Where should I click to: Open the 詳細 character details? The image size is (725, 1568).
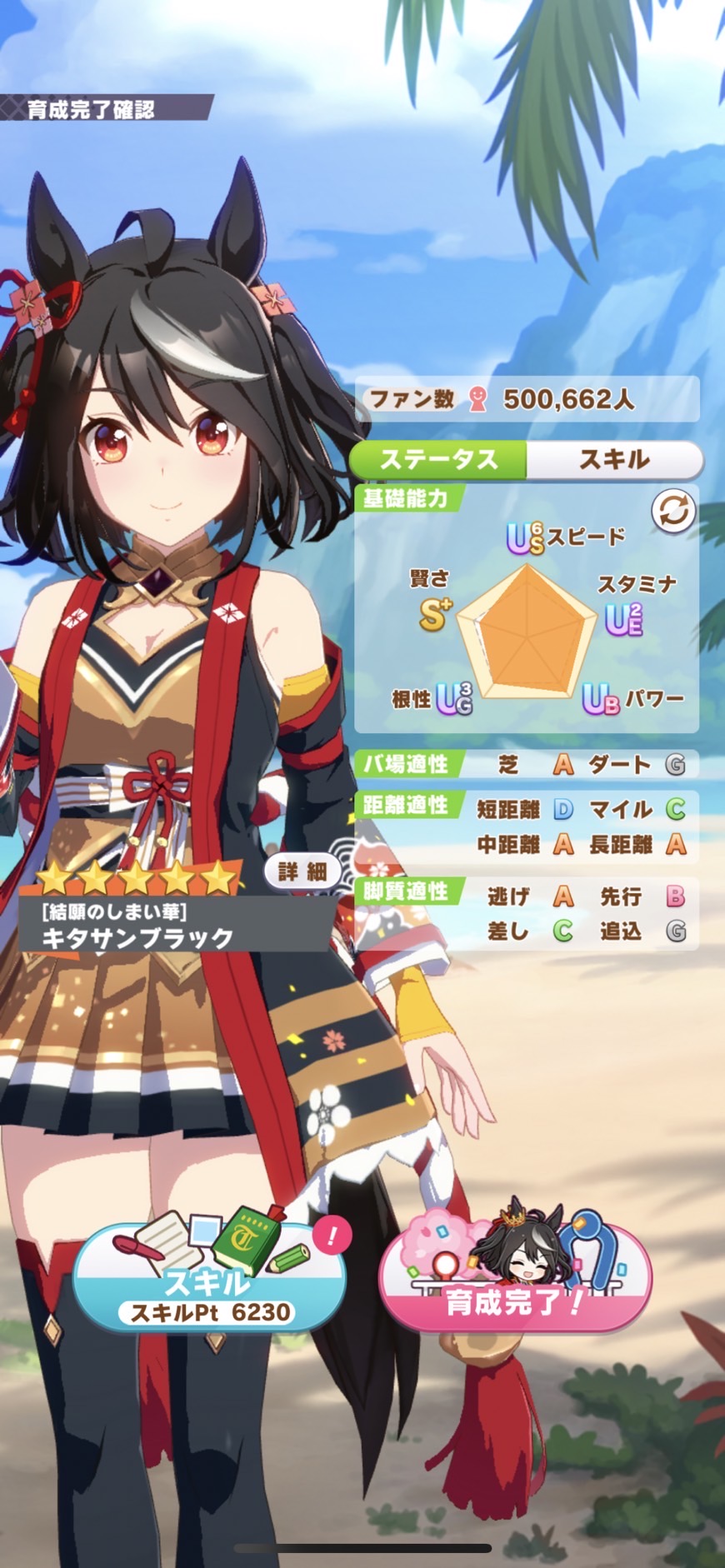tap(302, 871)
